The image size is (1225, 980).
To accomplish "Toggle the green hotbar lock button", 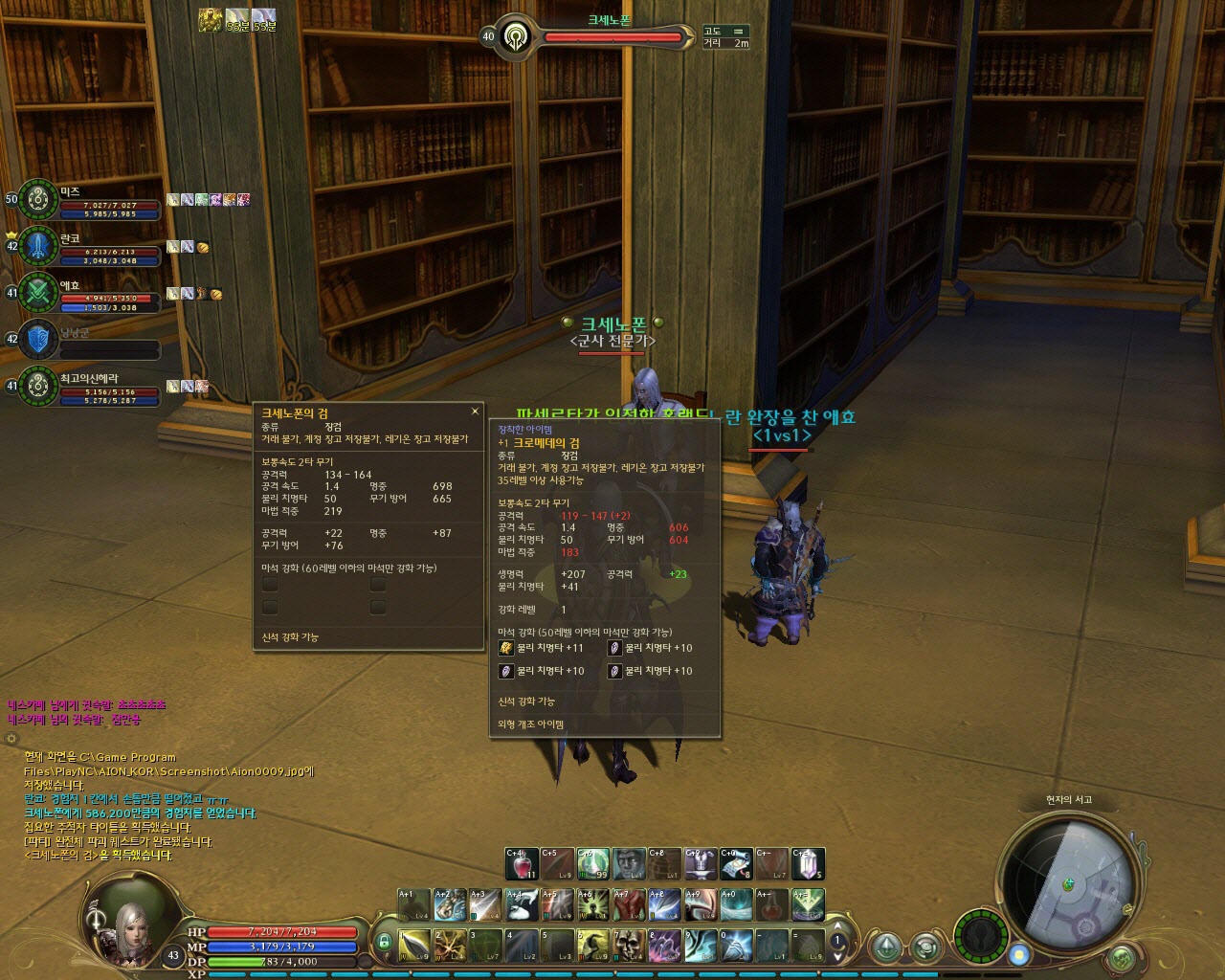I will click(384, 943).
